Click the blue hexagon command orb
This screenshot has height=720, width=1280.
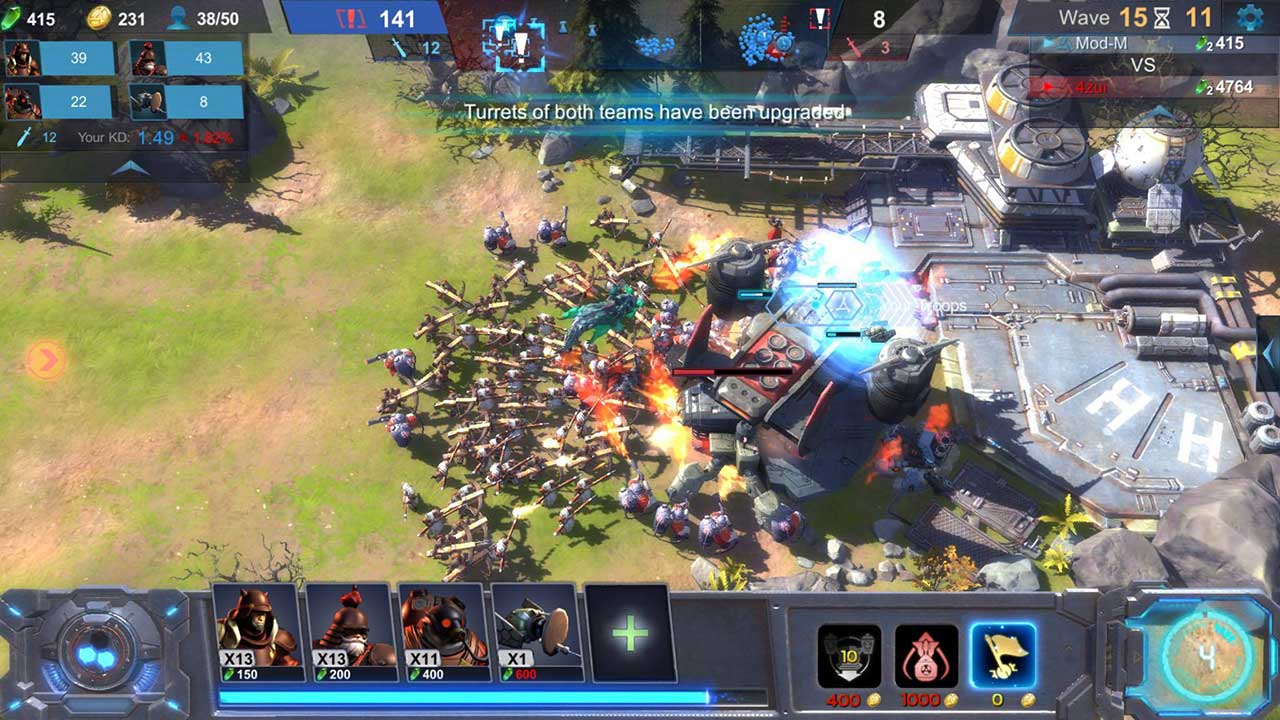[x=96, y=656]
